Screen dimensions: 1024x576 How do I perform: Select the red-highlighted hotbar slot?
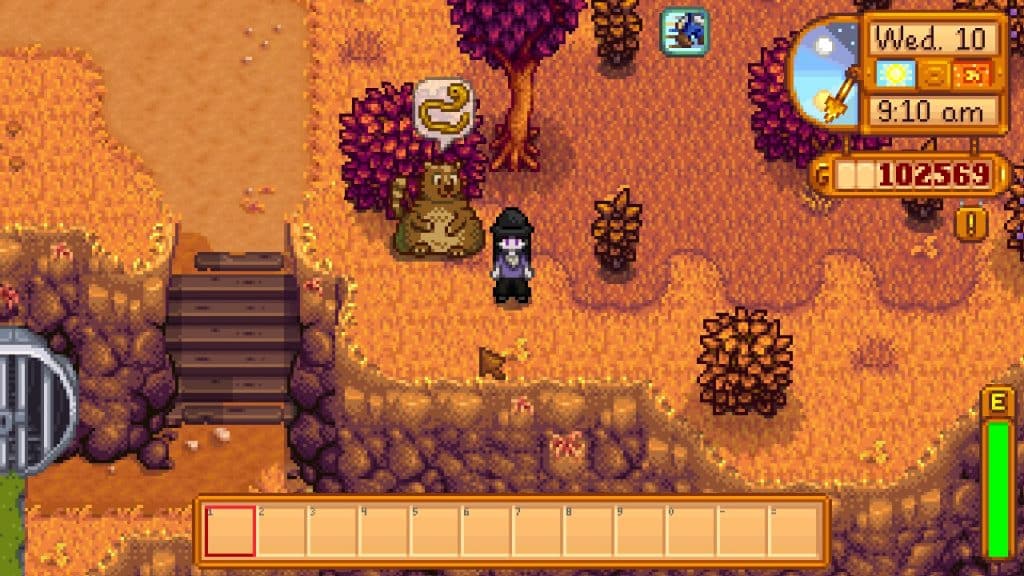coord(230,531)
